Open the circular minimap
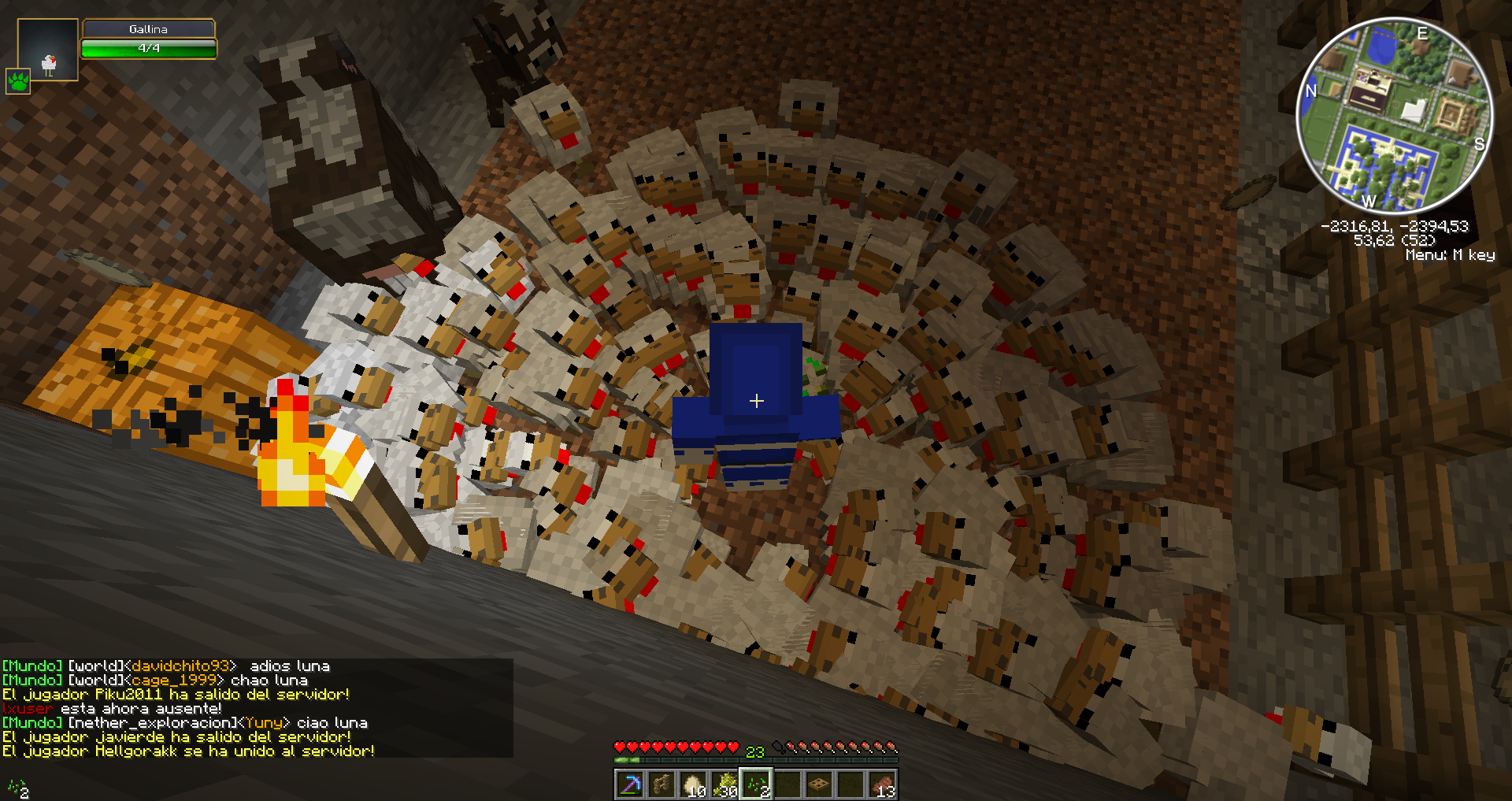This screenshot has width=1512, height=801. tap(1394, 115)
